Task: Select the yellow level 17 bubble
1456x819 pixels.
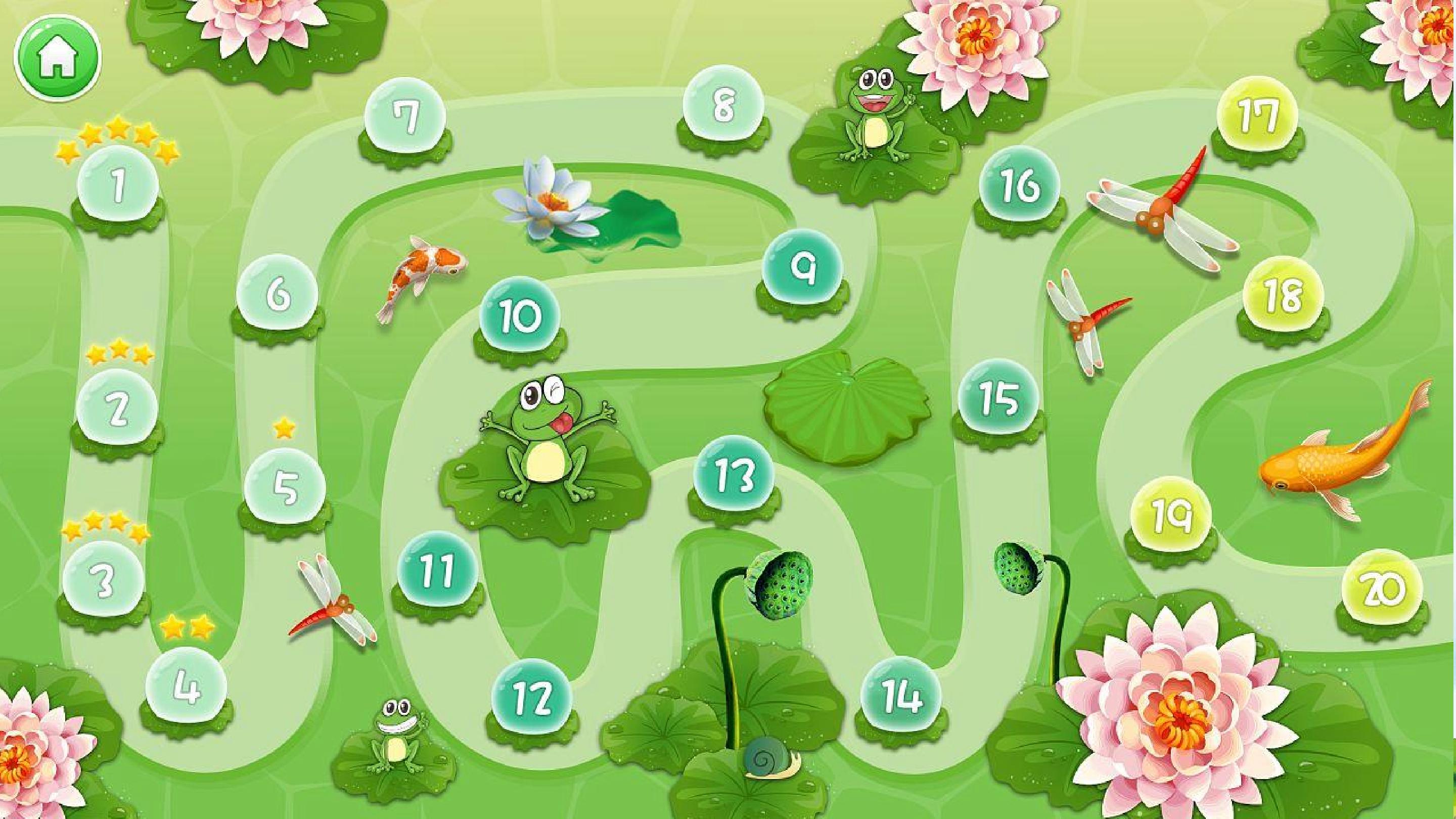Action: (1258, 116)
